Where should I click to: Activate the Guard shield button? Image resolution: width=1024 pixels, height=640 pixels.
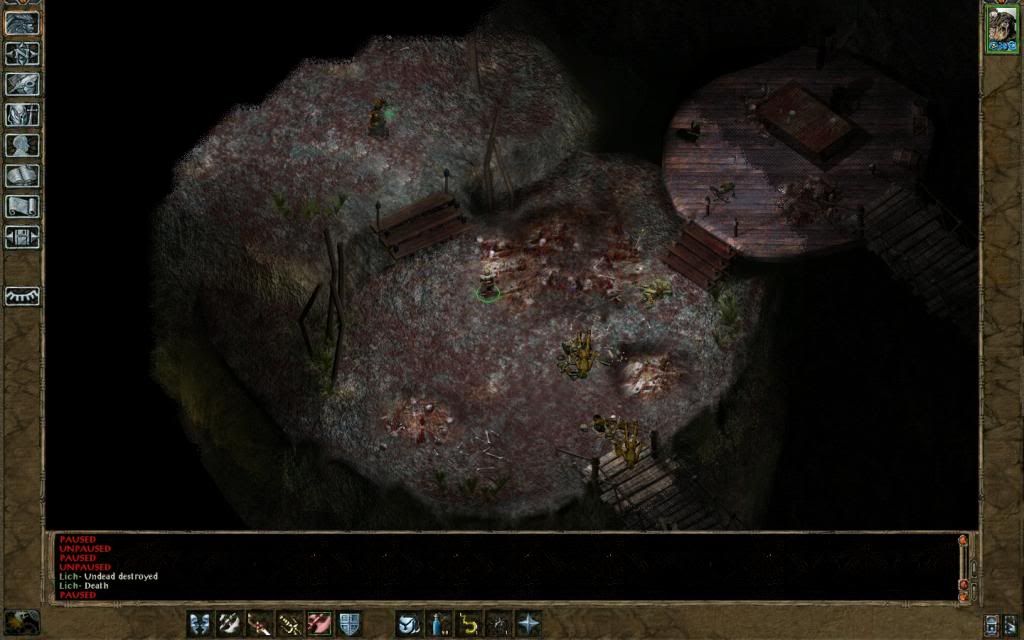pyautogui.click(x=349, y=623)
